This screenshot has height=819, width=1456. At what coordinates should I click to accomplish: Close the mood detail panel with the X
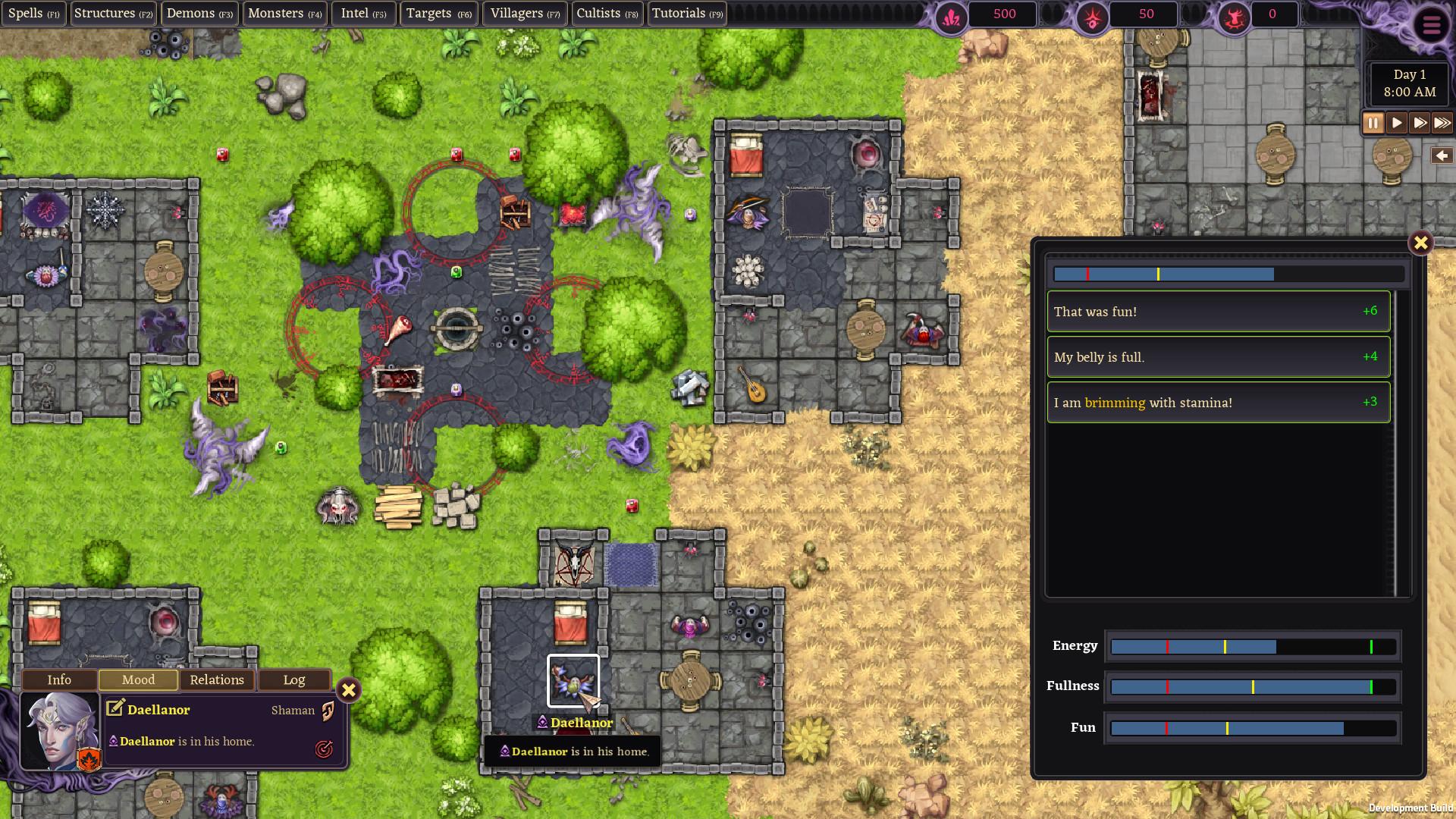1421,243
